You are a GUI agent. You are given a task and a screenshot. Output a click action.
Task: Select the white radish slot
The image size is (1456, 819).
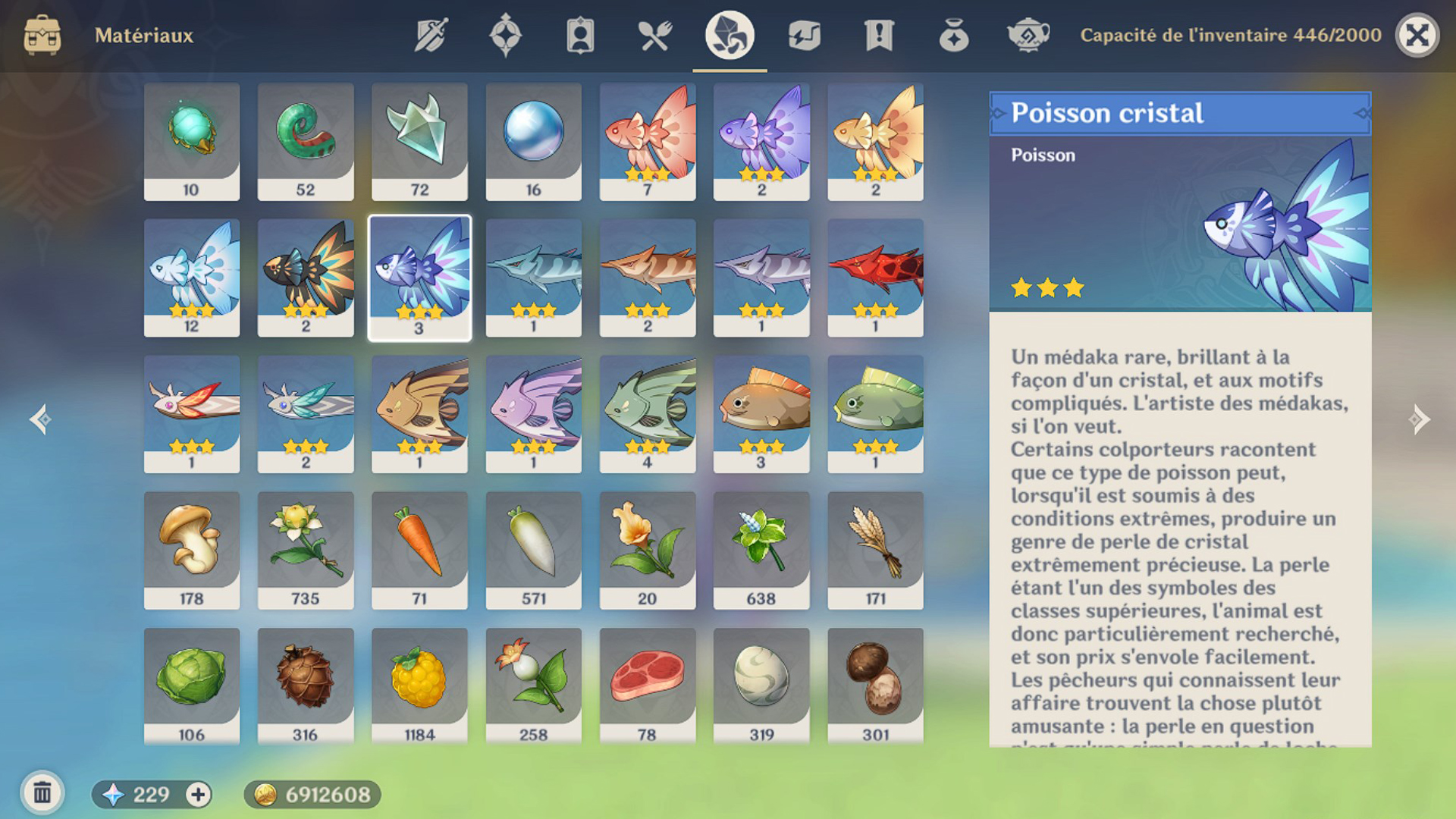click(x=533, y=549)
